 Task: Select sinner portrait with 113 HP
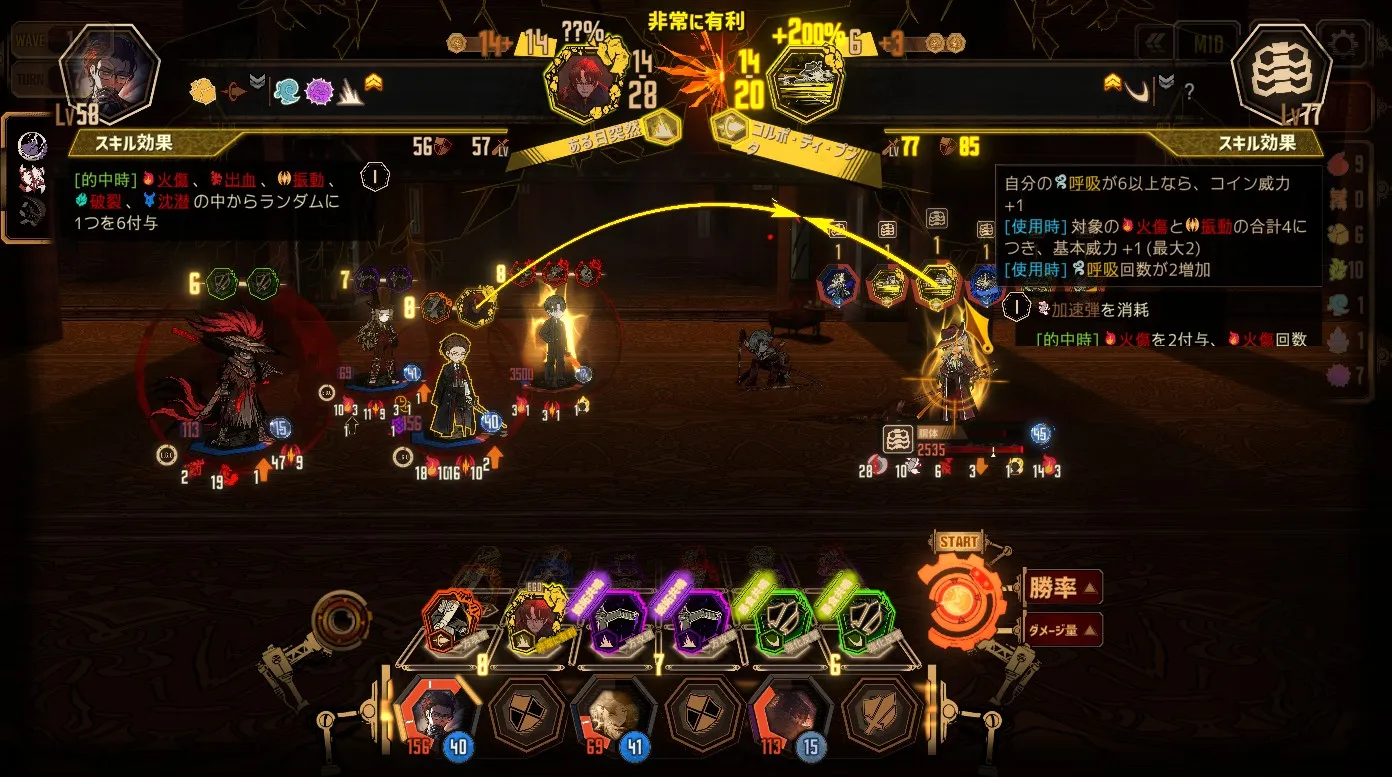click(786, 710)
